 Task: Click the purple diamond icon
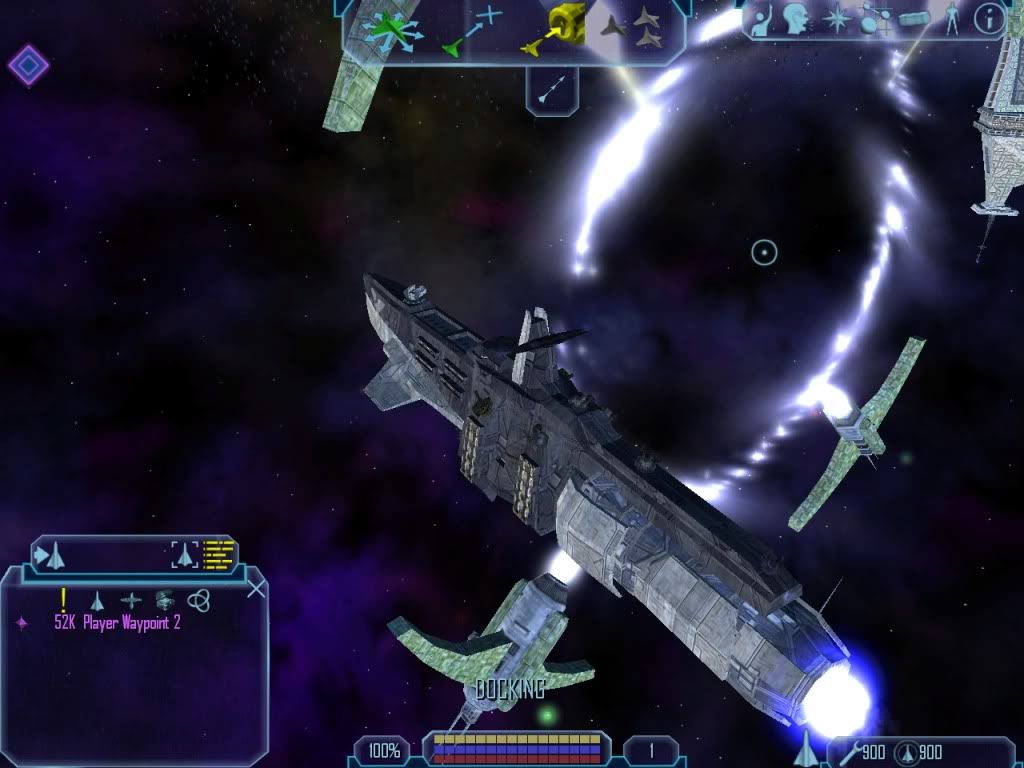click(x=28, y=66)
